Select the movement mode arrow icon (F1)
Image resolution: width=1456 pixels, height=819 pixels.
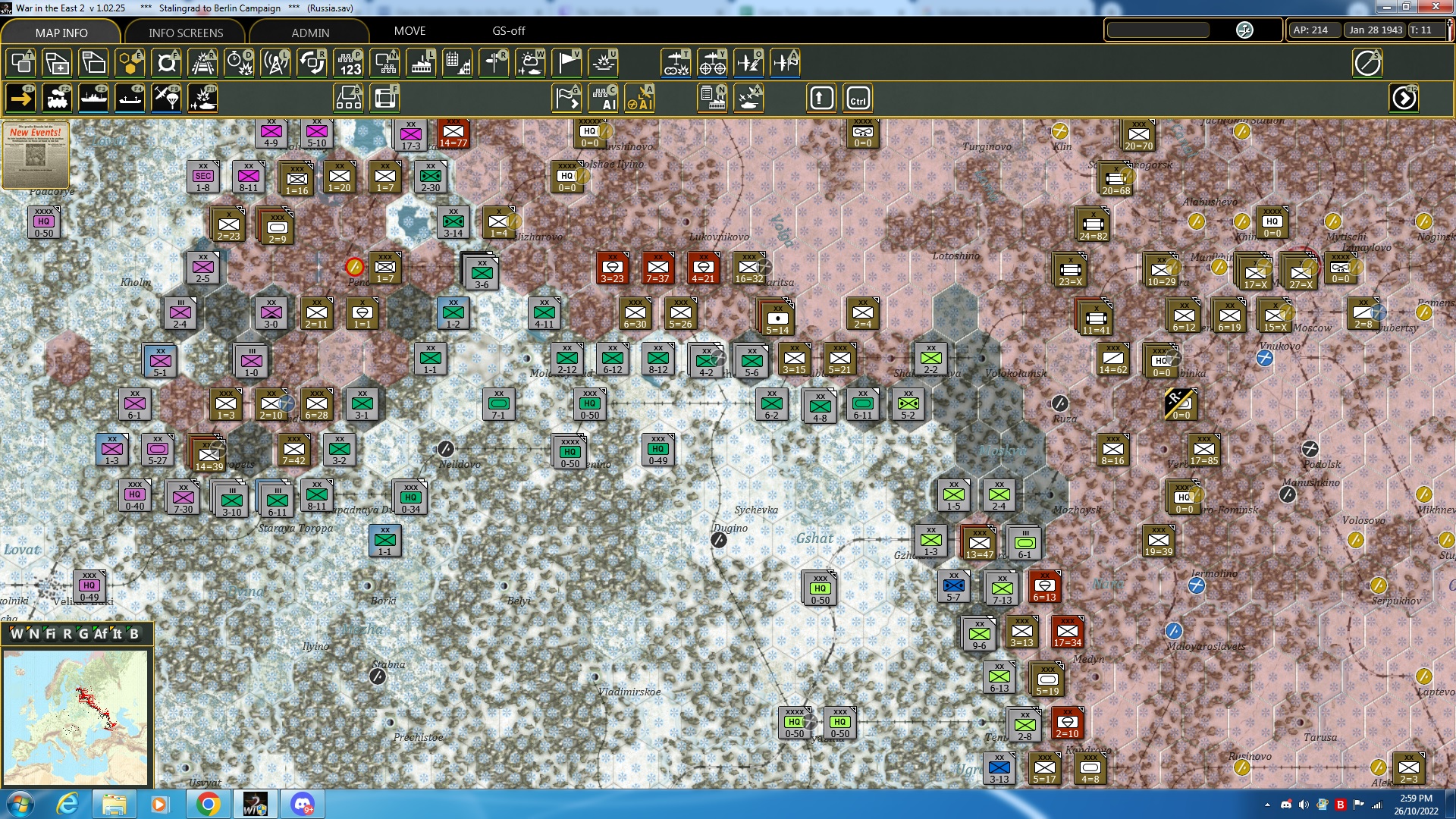(x=20, y=97)
